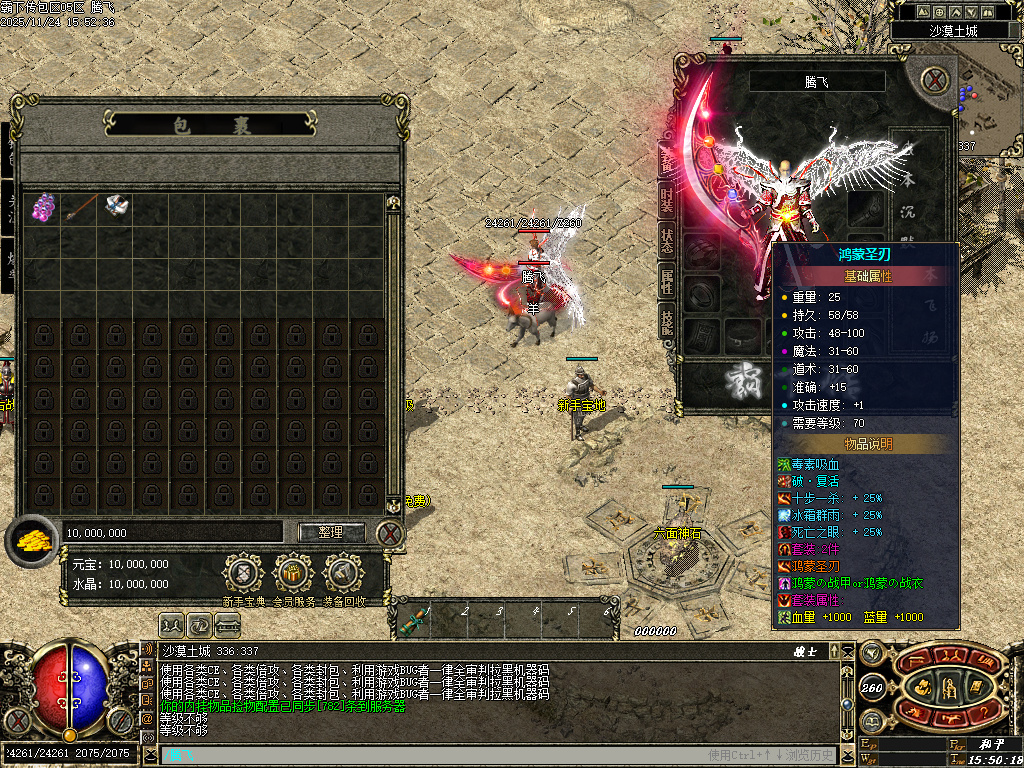Open the 会员服务 member service gift box
Screen dimensions: 1024x768
coord(293,574)
